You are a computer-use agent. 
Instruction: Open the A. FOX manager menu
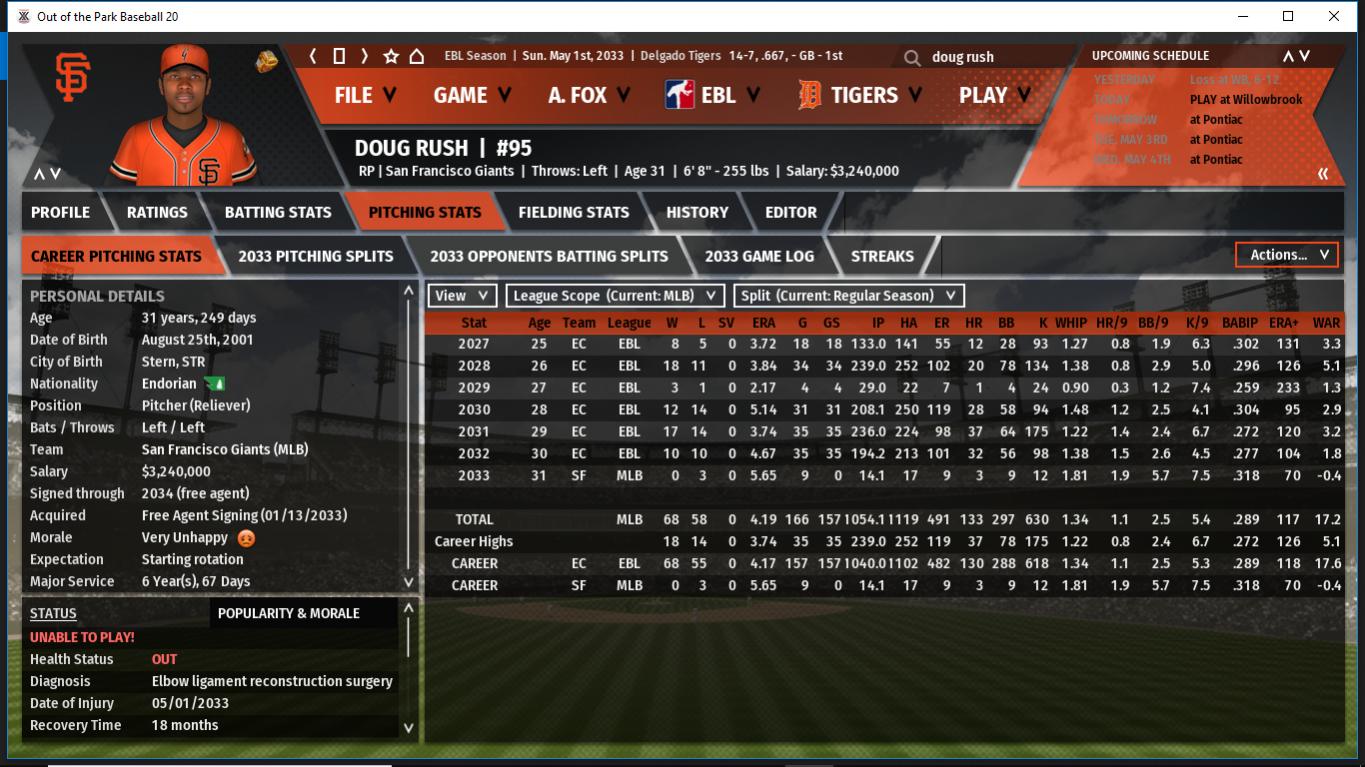pos(589,95)
